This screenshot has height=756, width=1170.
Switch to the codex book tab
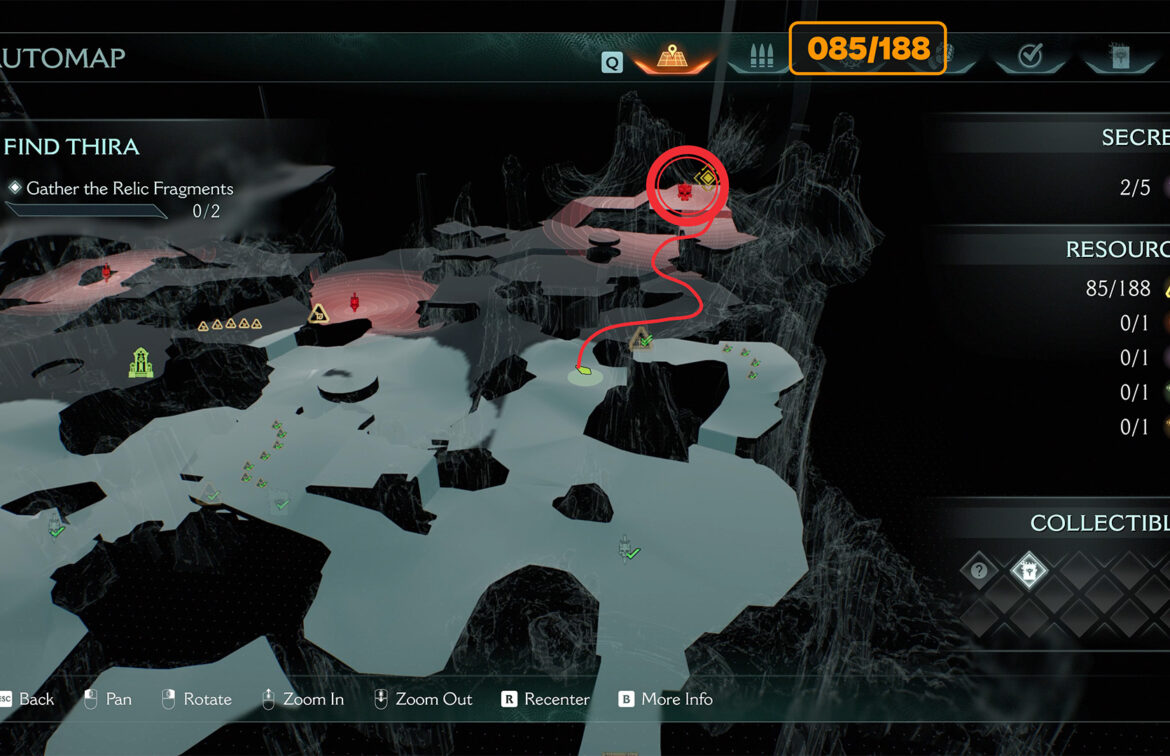(1118, 57)
